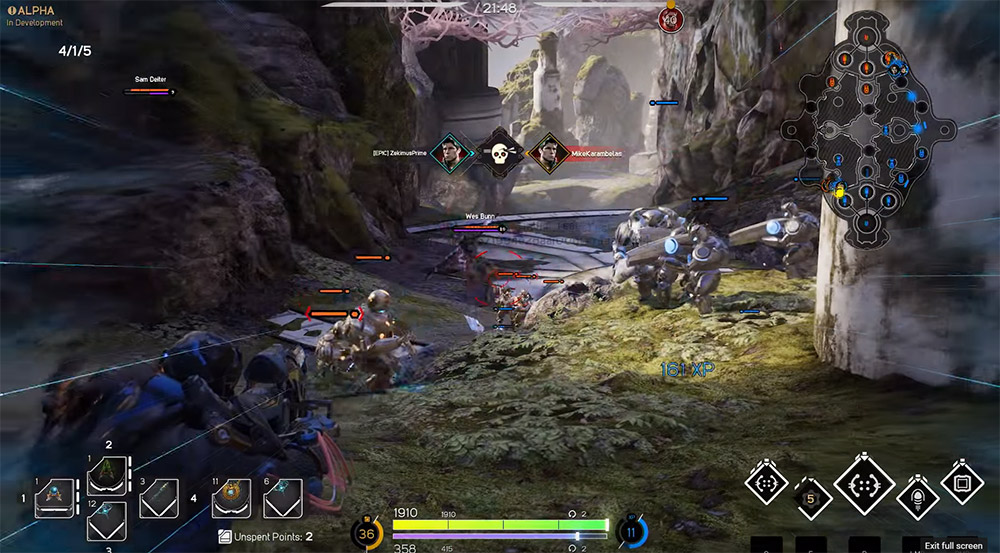Click the ability on cooldown showing 5
This screenshot has width=1000, height=553.
click(x=813, y=496)
